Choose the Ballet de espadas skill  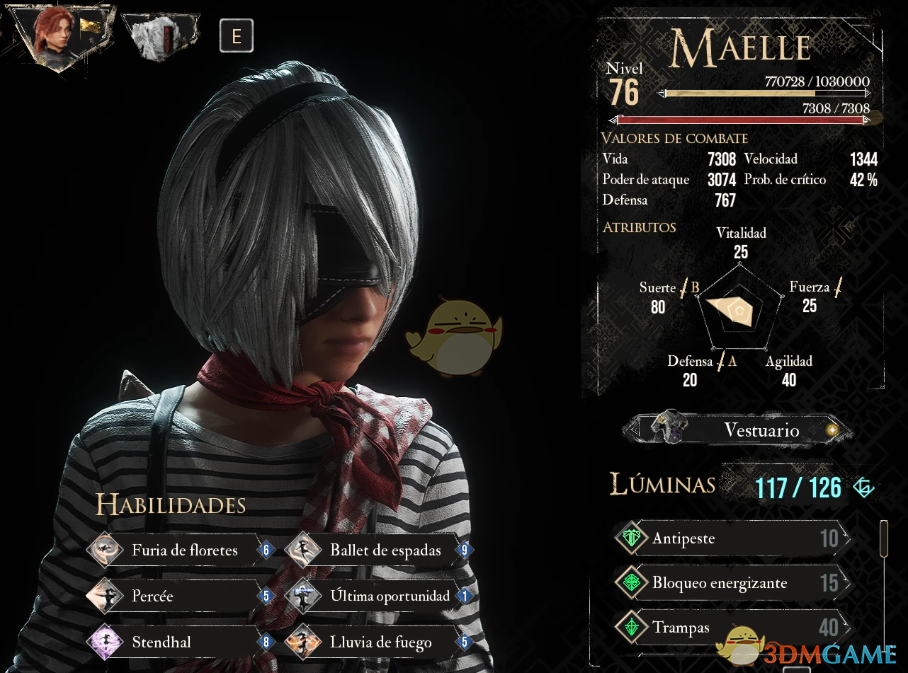(379, 549)
